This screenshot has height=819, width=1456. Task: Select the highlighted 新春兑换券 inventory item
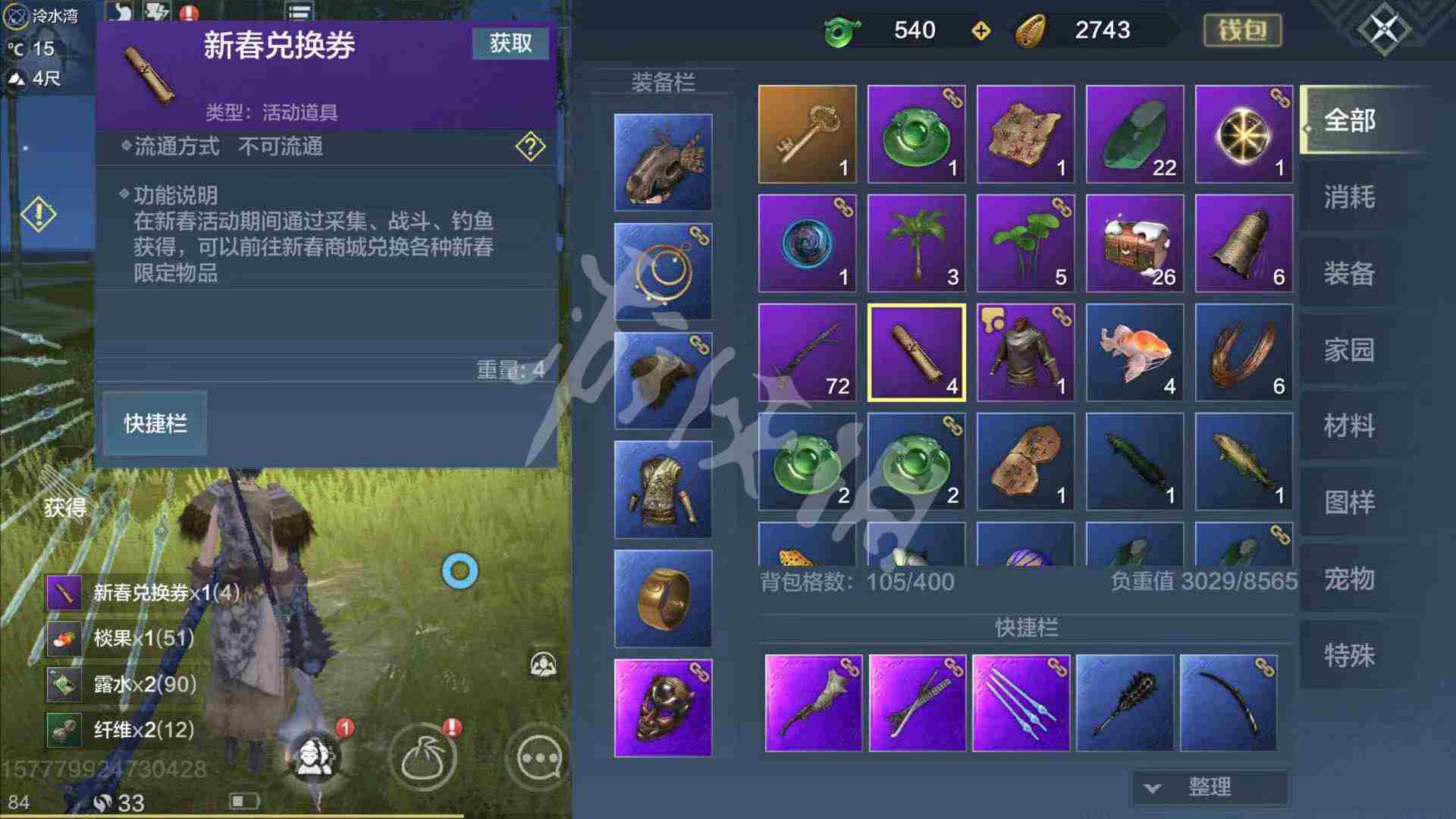[915, 353]
